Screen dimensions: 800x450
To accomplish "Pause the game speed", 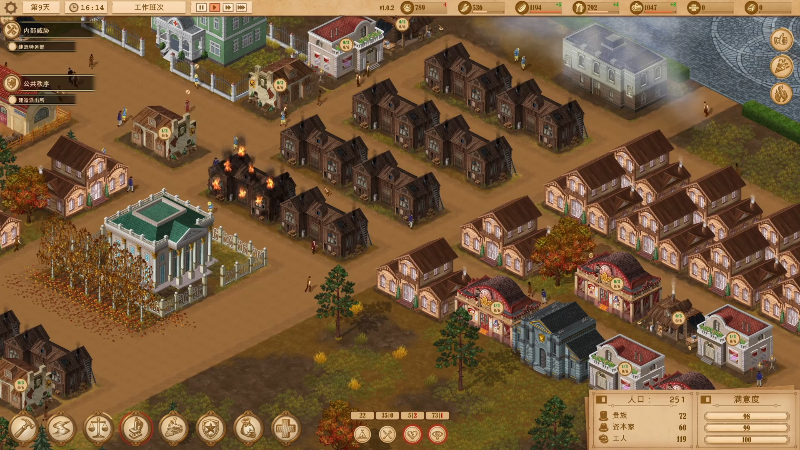I will 201,7.
